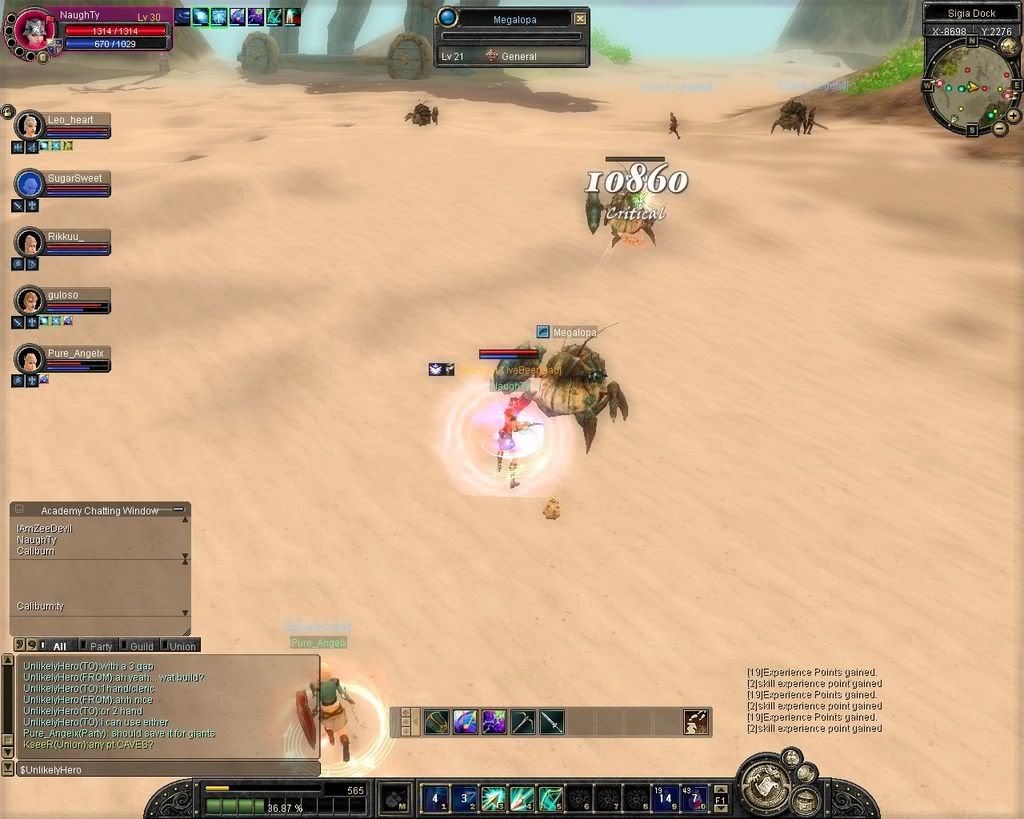Zoom in the minimap with plus button
This screenshot has width=1024, height=819.
coord(1013,115)
